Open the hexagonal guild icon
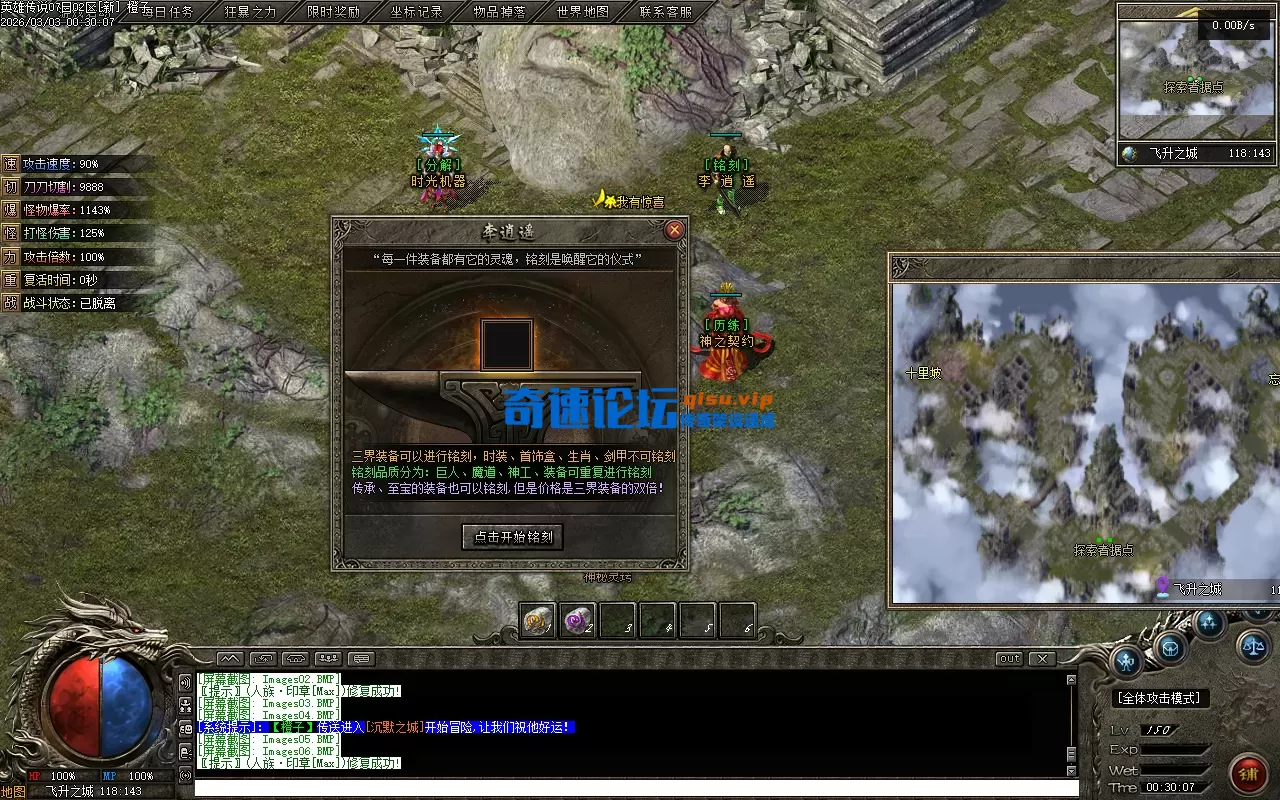The image size is (1280, 800). pos(1170,648)
